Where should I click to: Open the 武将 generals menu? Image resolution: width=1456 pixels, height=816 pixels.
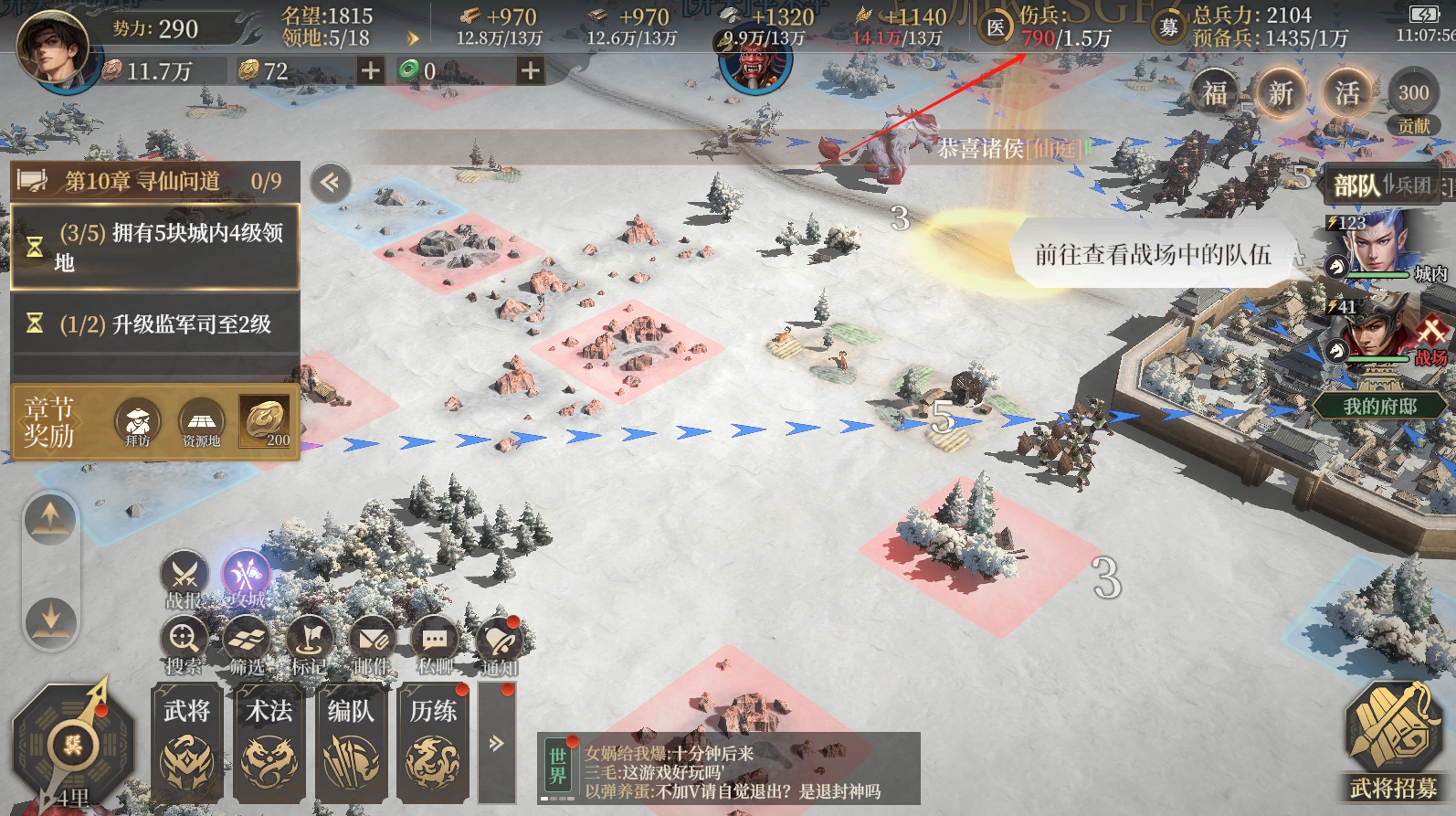(187, 742)
